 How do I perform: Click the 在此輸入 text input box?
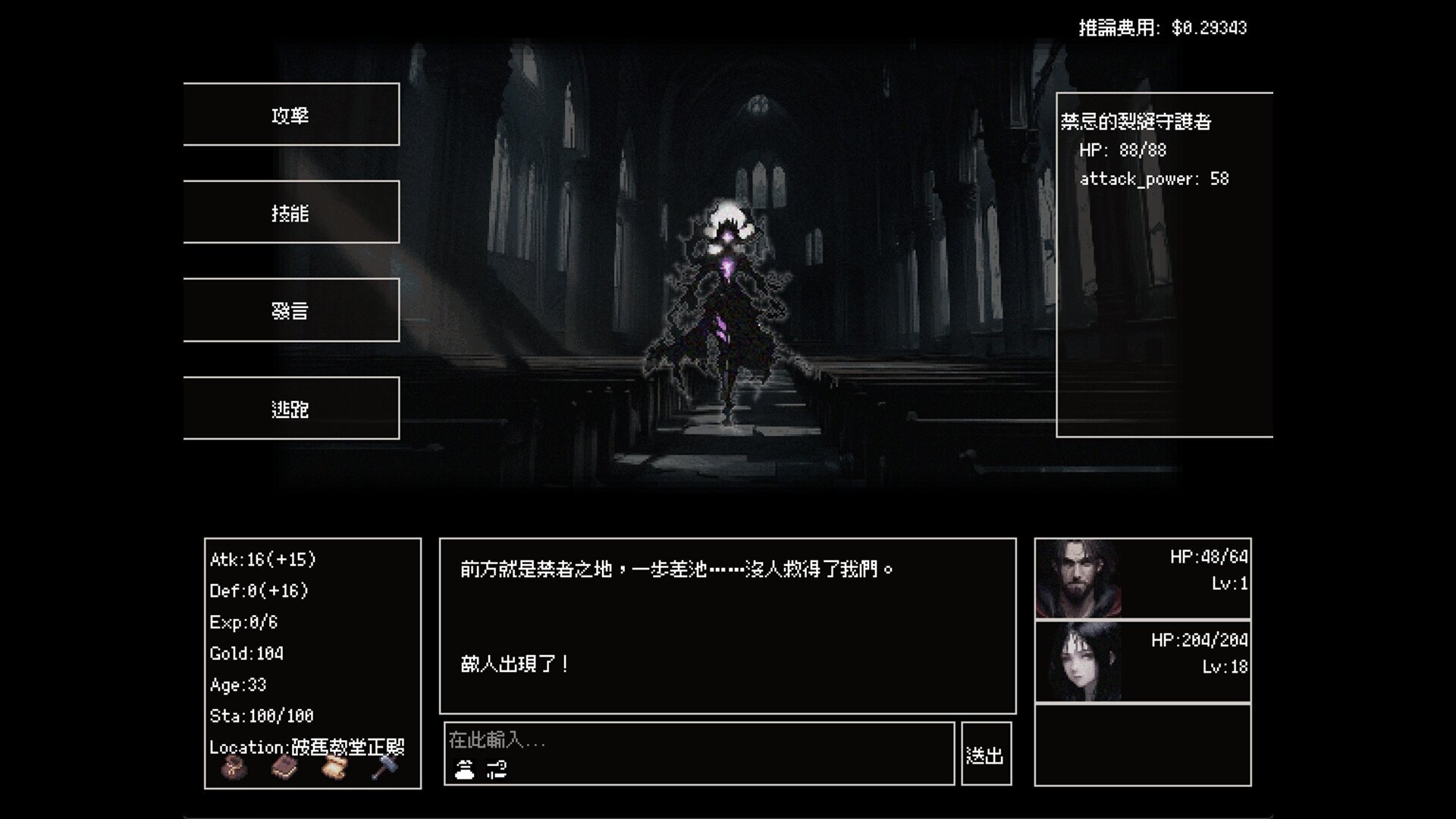pos(698,740)
